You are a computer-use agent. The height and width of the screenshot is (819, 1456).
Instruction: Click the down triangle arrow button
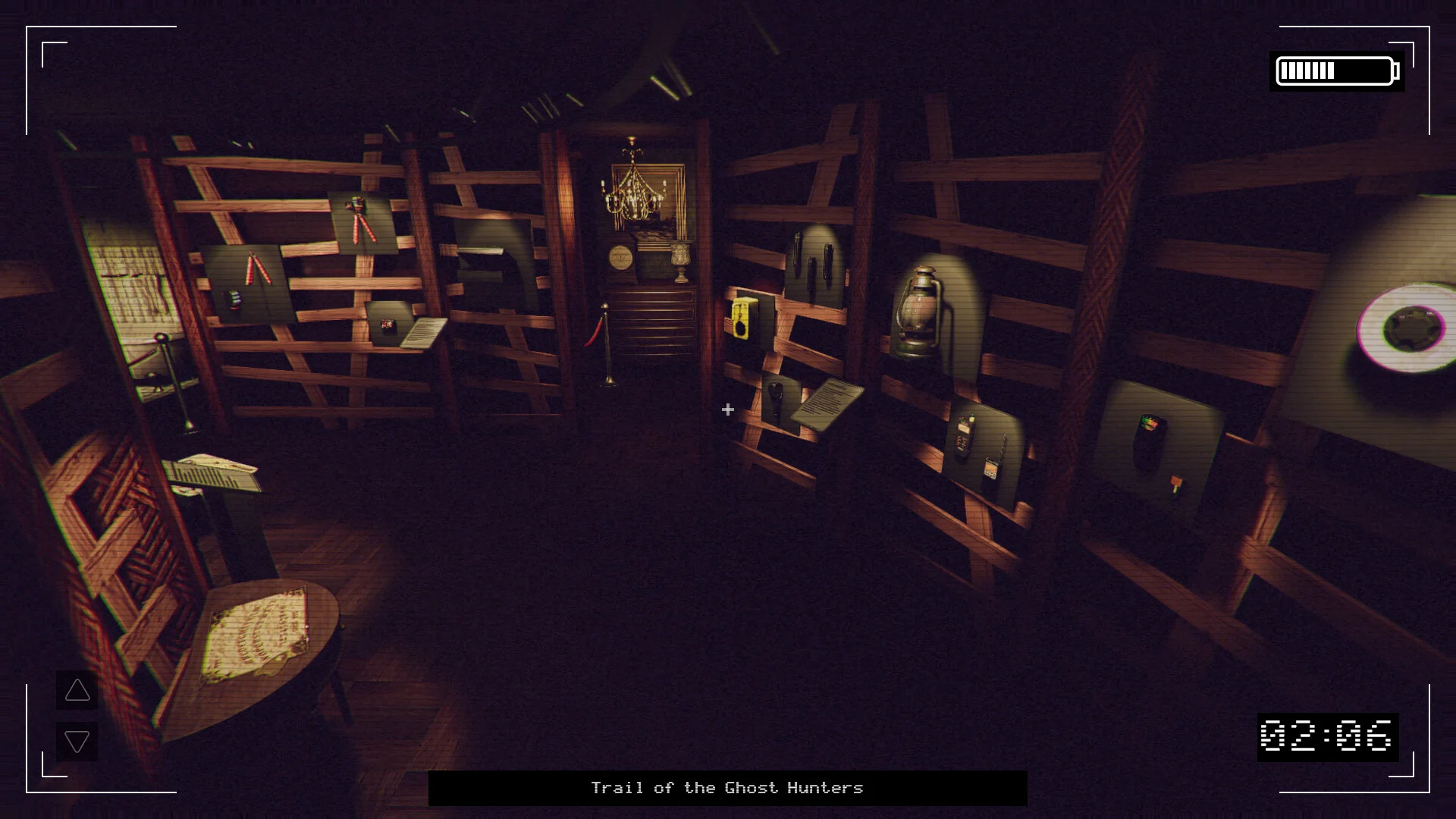(77, 741)
